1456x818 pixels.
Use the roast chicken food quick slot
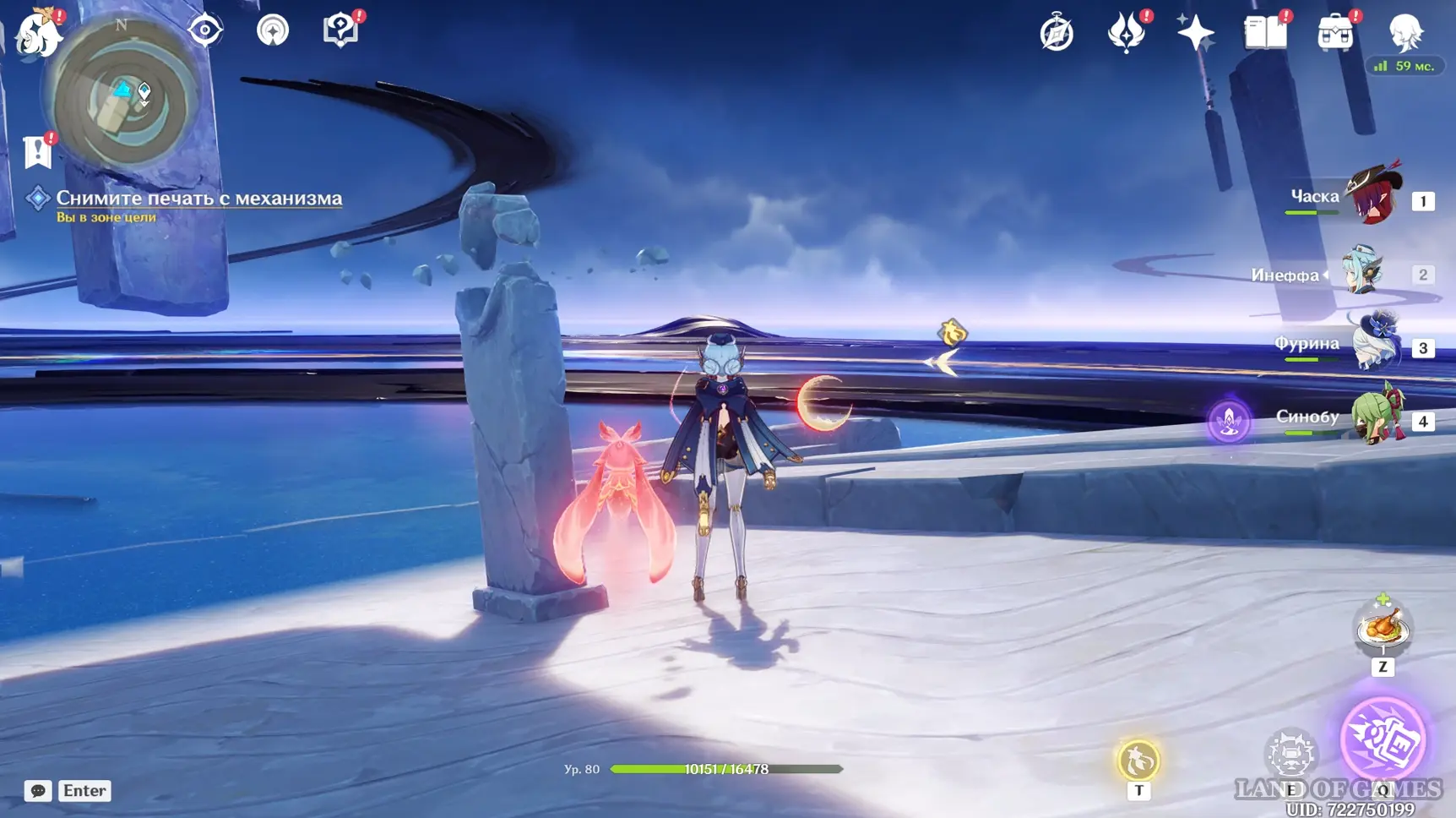1383,629
